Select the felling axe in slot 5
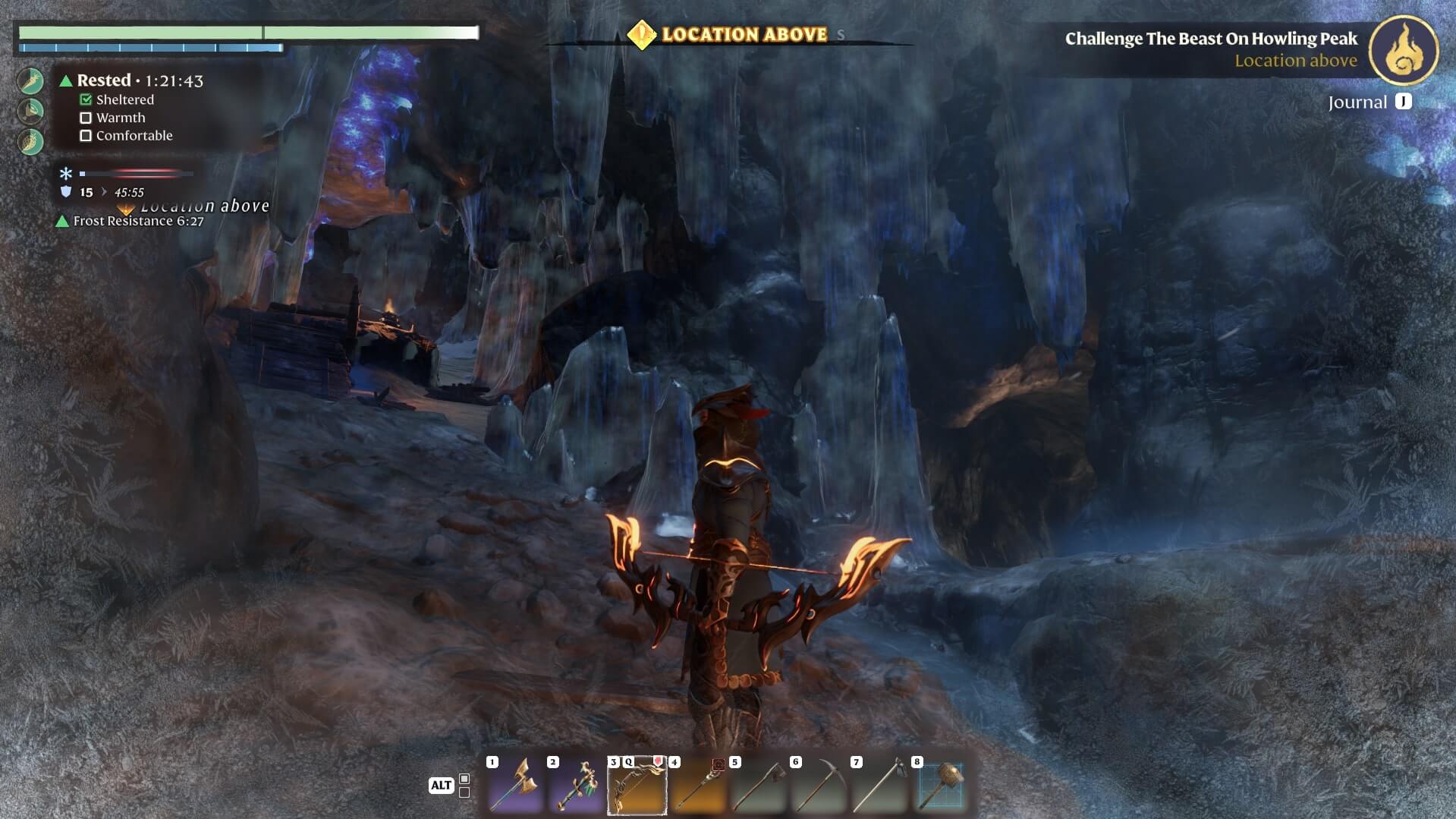Screen dimensions: 1456x819 pyautogui.click(x=759, y=785)
